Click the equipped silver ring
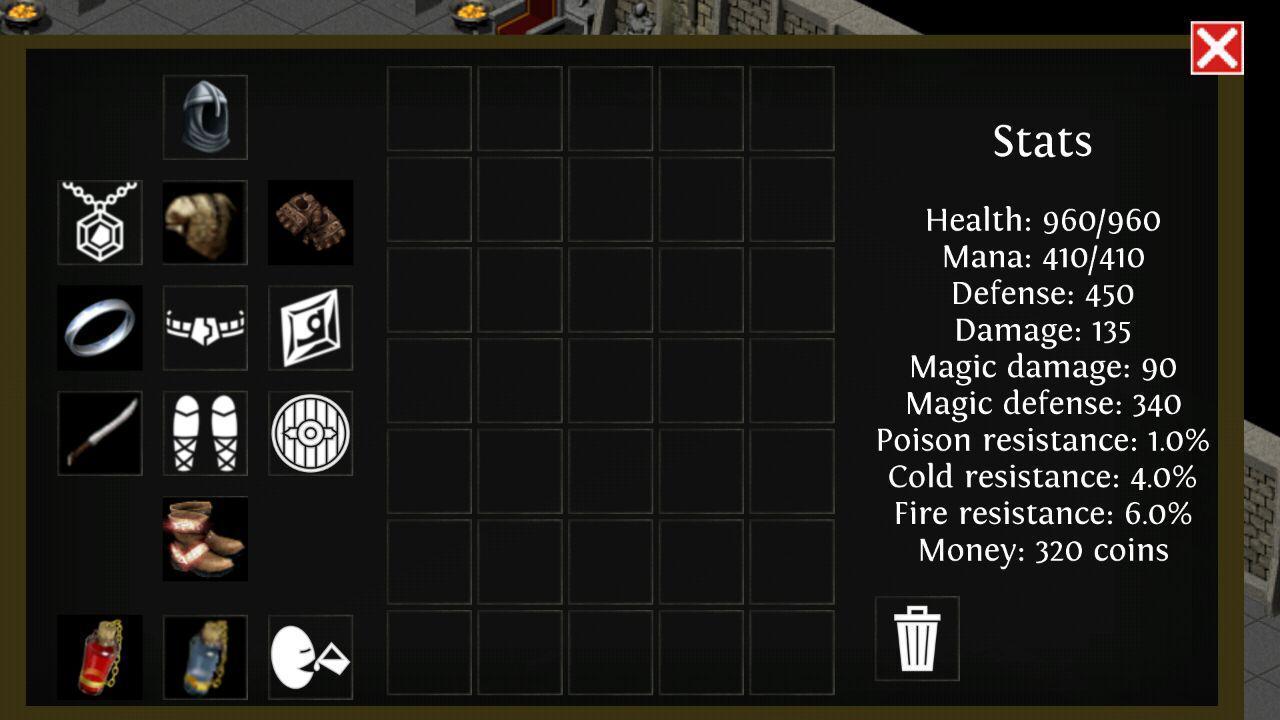The width and height of the screenshot is (1280, 720). 99,328
